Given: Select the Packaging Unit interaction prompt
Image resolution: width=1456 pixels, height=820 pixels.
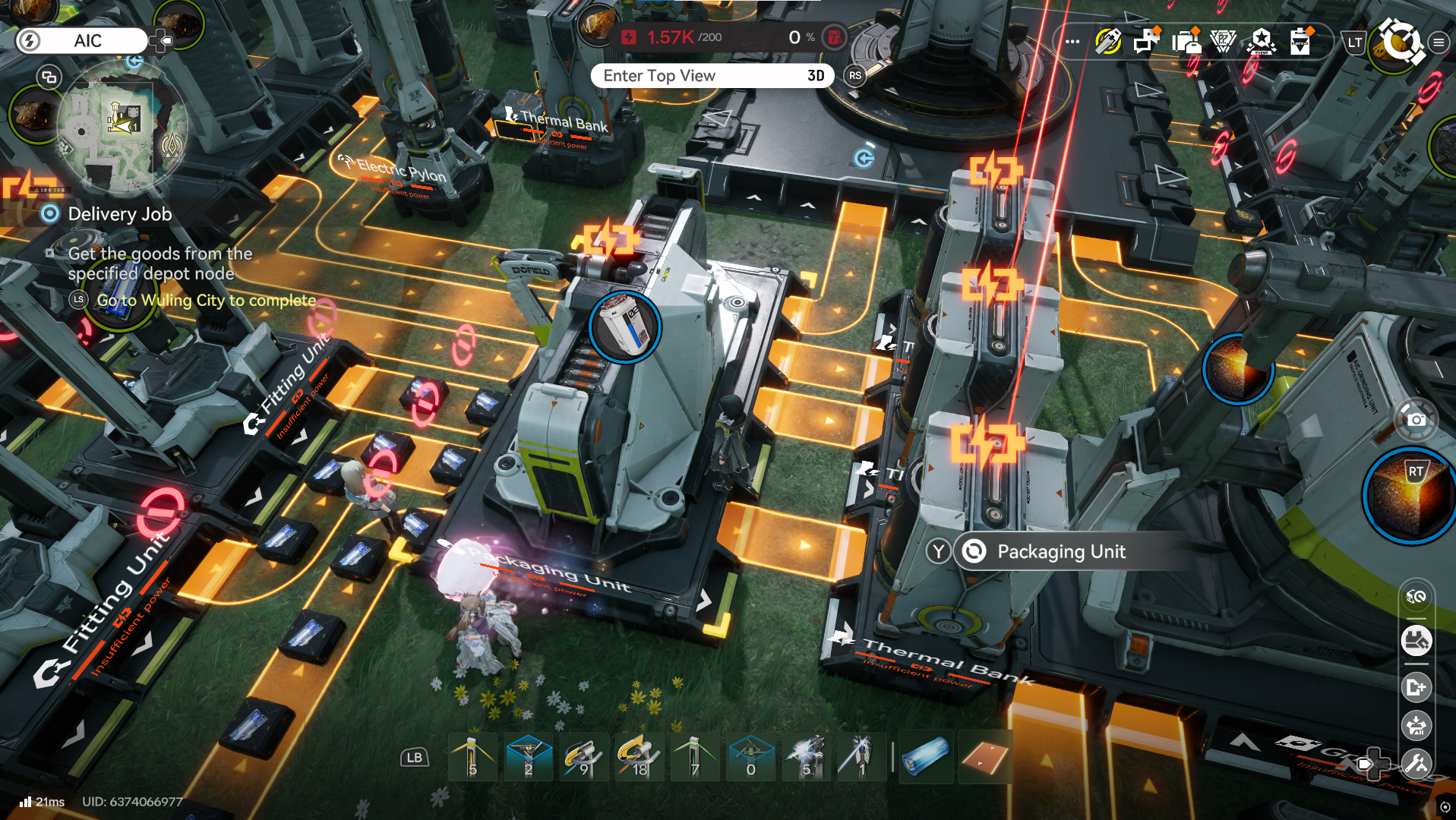Looking at the screenshot, I should (1060, 552).
